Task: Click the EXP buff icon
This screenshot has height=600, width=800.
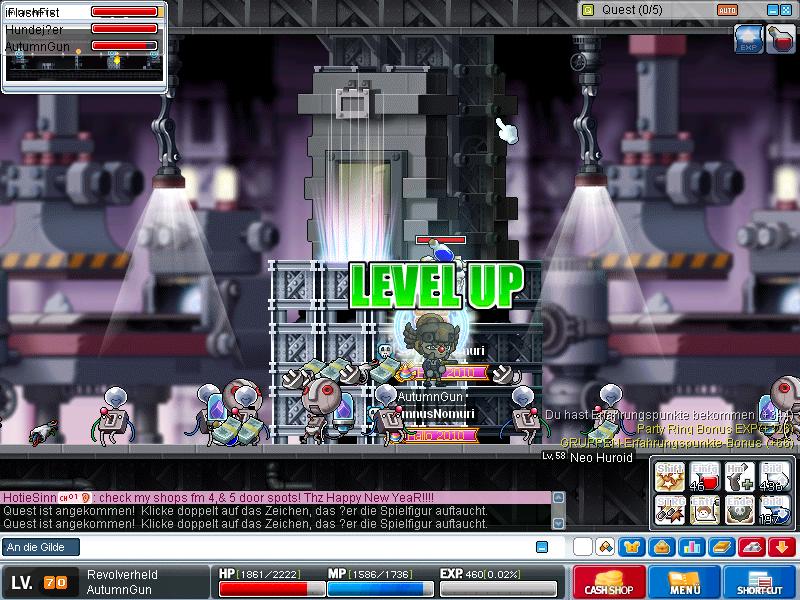Action: pyautogui.click(x=749, y=39)
